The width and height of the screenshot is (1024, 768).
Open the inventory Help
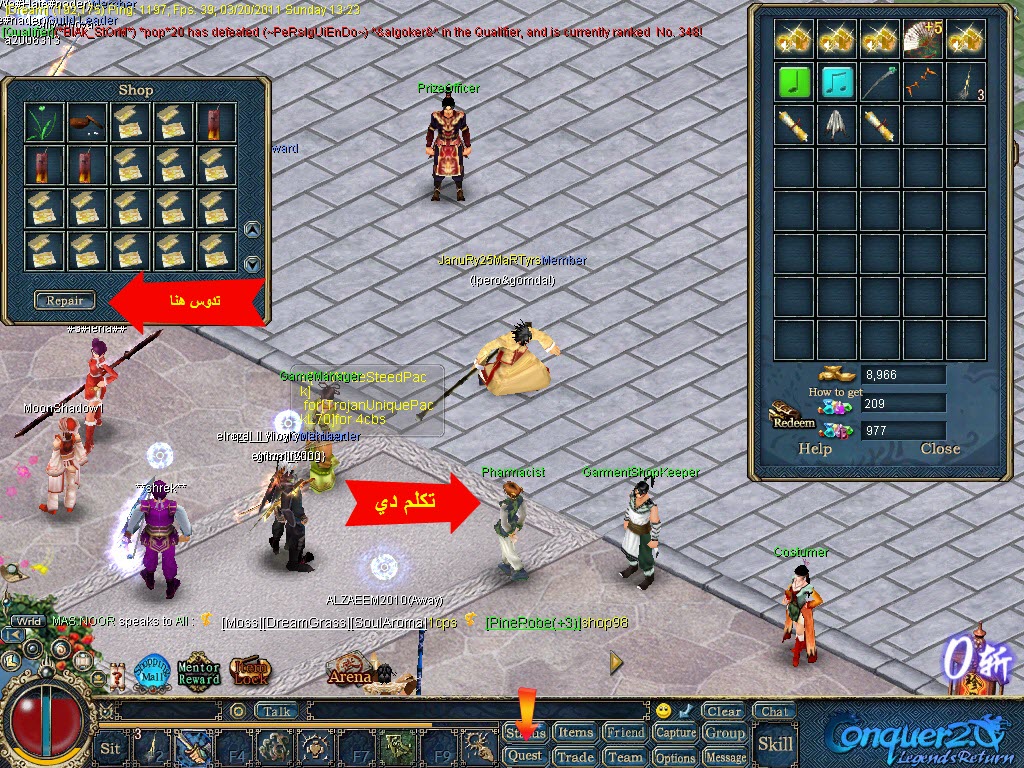click(815, 449)
